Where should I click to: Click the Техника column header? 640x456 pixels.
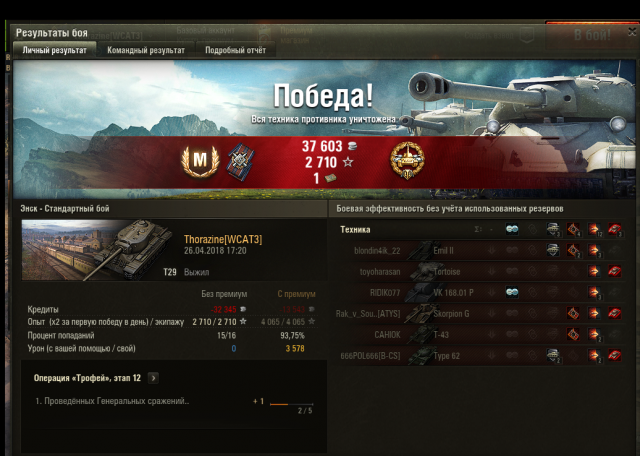click(355, 229)
